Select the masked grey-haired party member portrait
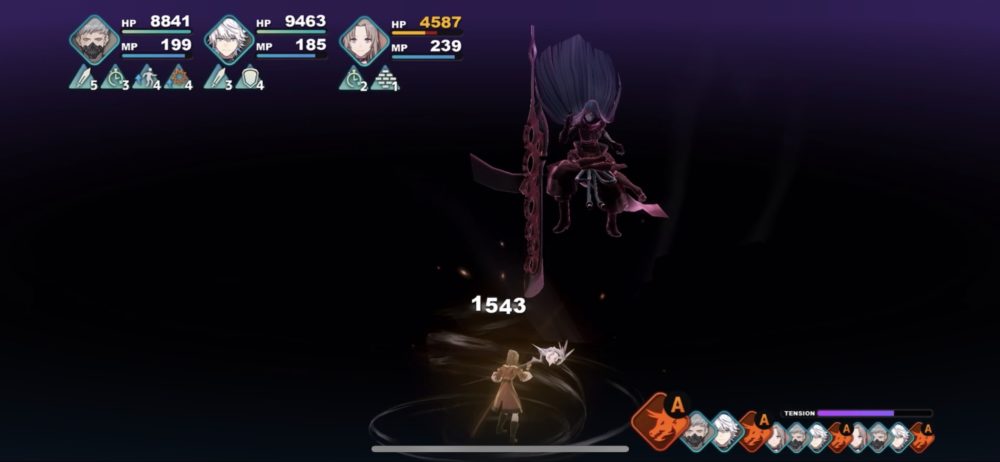 coord(94,40)
